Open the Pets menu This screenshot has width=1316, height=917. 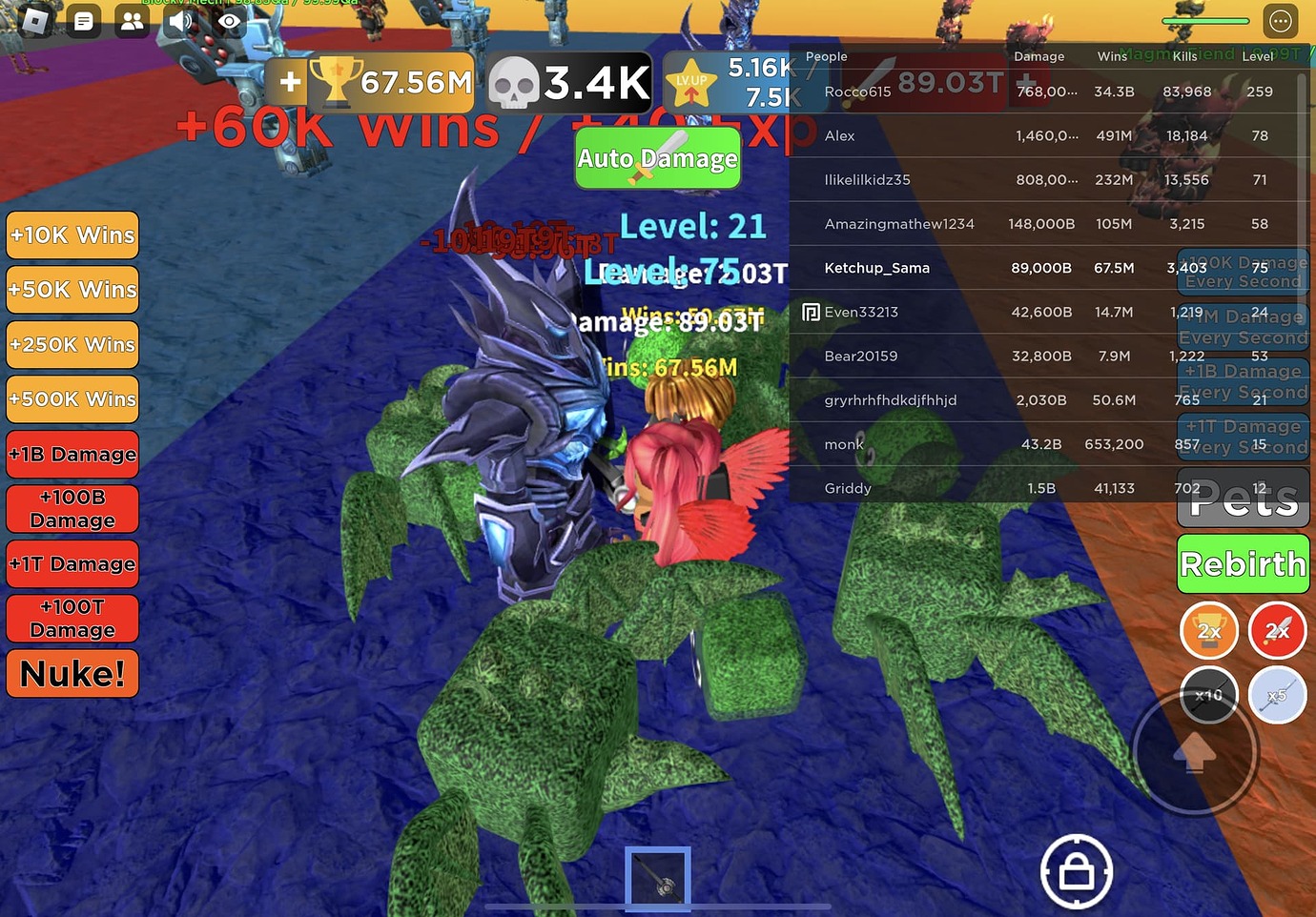[1243, 499]
